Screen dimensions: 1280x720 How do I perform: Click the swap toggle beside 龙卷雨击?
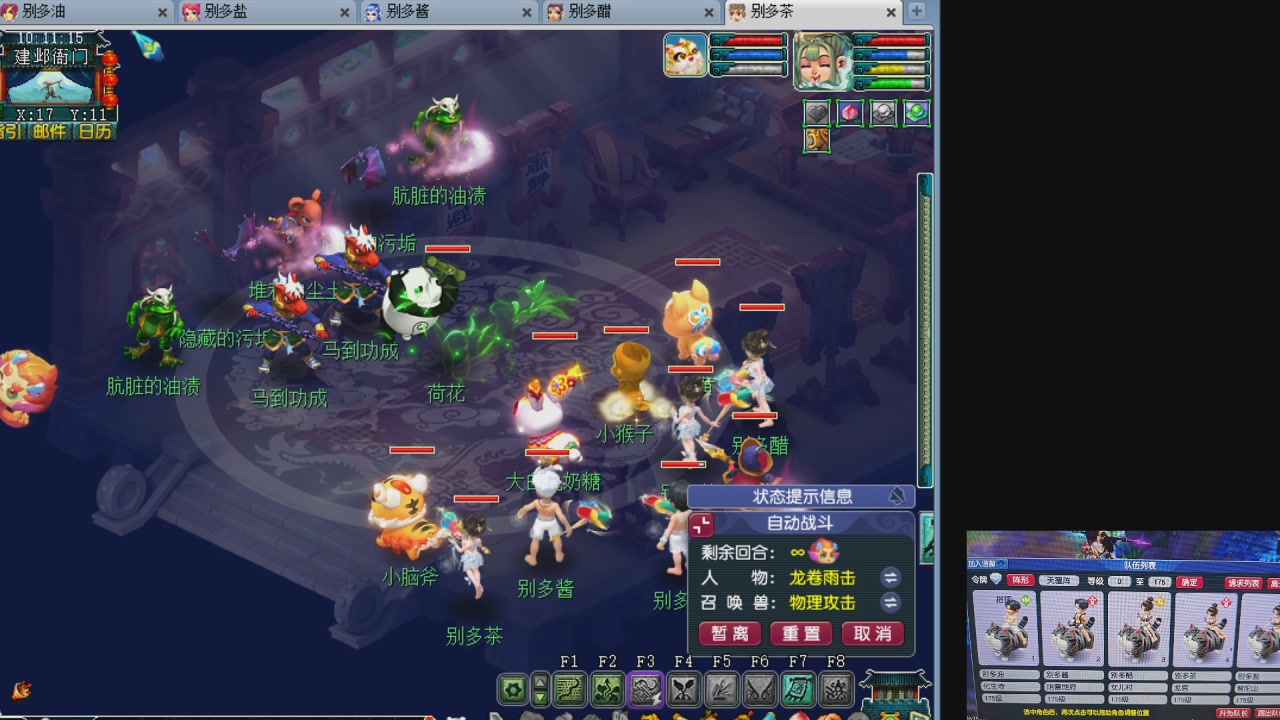coord(890,577)
